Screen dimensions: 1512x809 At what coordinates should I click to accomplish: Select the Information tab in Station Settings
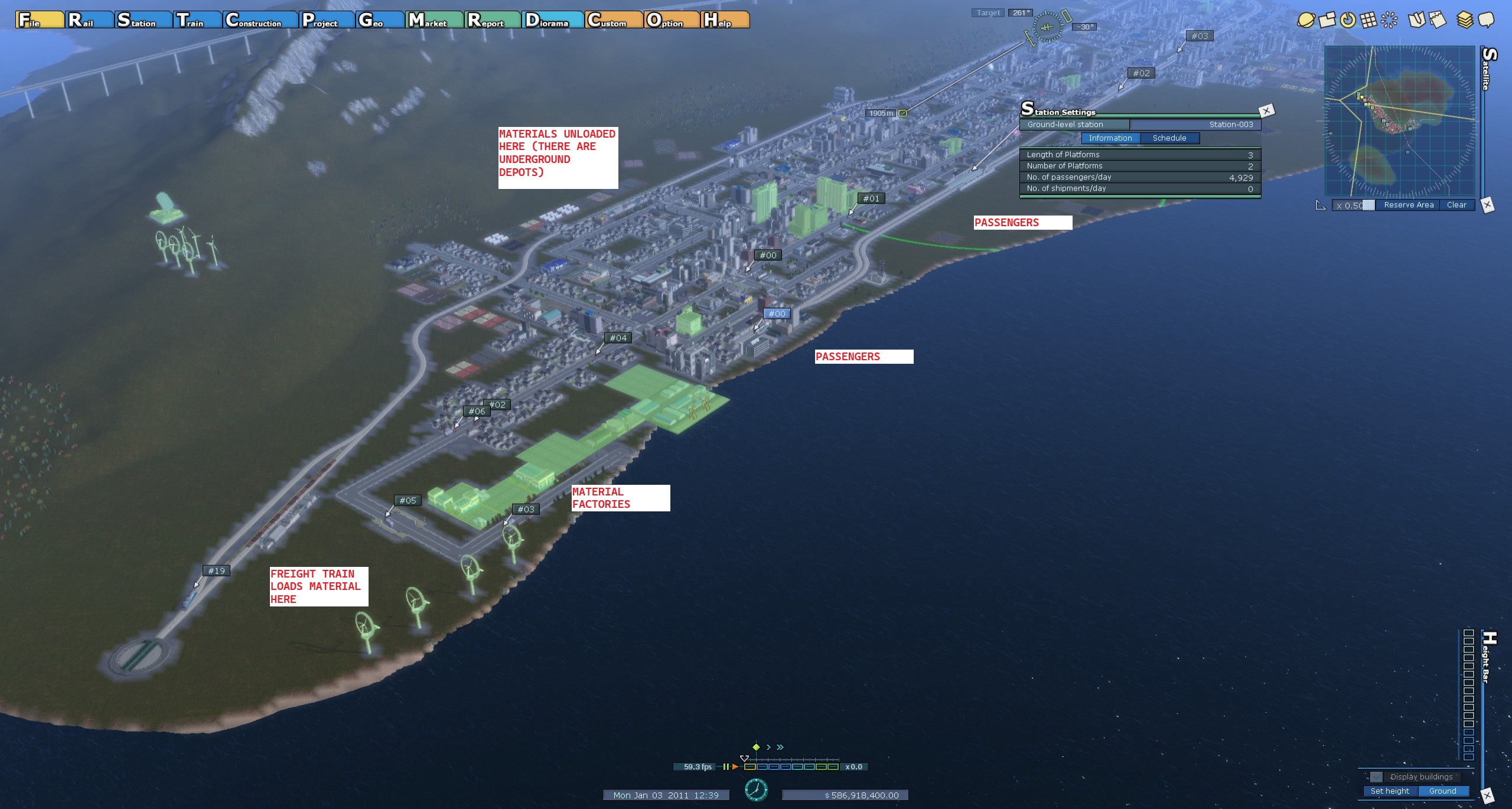(1110, 138)
